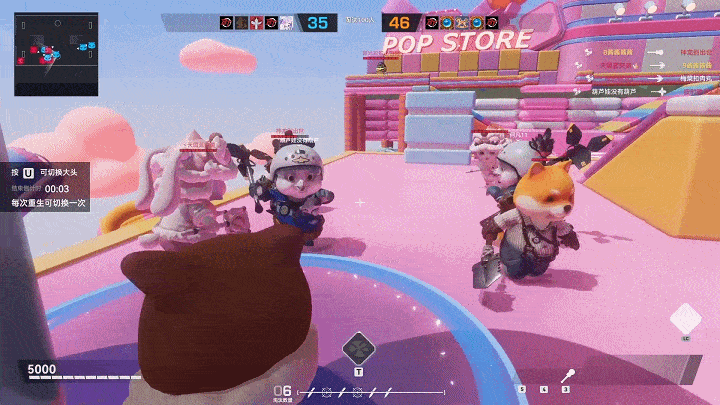The width and height of the screenshot is (720, 405).
Task: Use the white diamond skill icon
Action: coord(685,320)
